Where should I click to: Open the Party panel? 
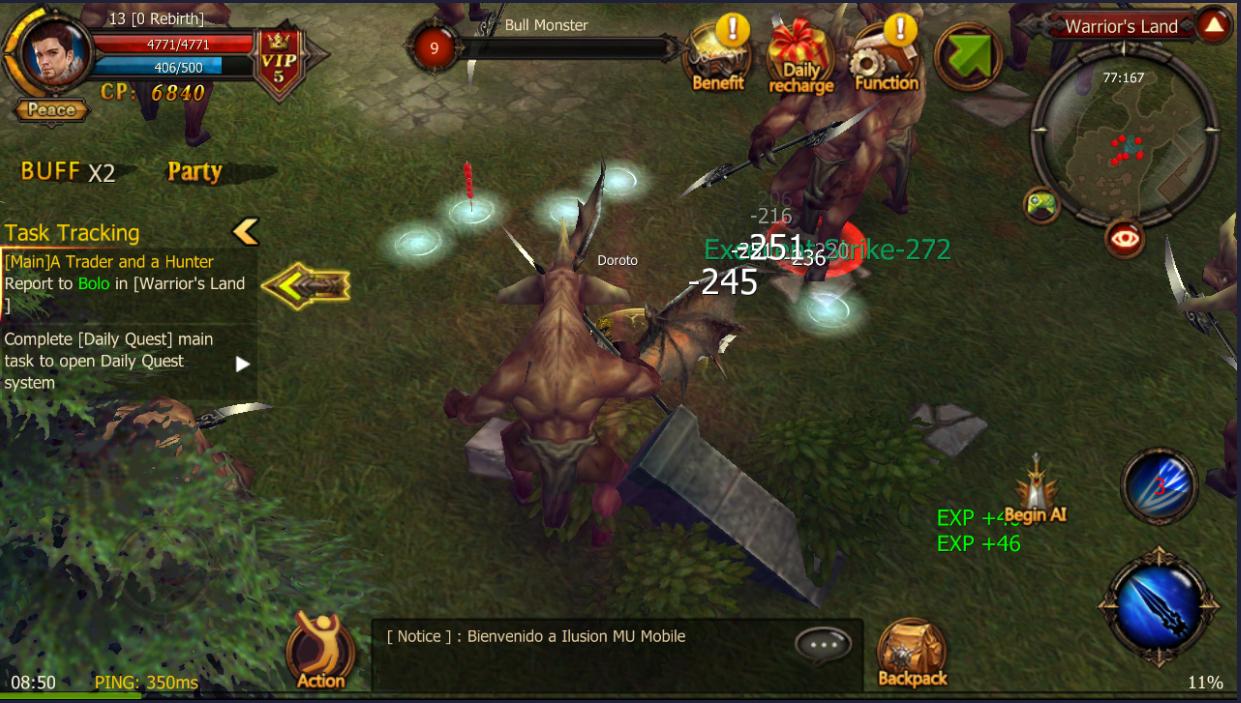click(x=194, y=172)
